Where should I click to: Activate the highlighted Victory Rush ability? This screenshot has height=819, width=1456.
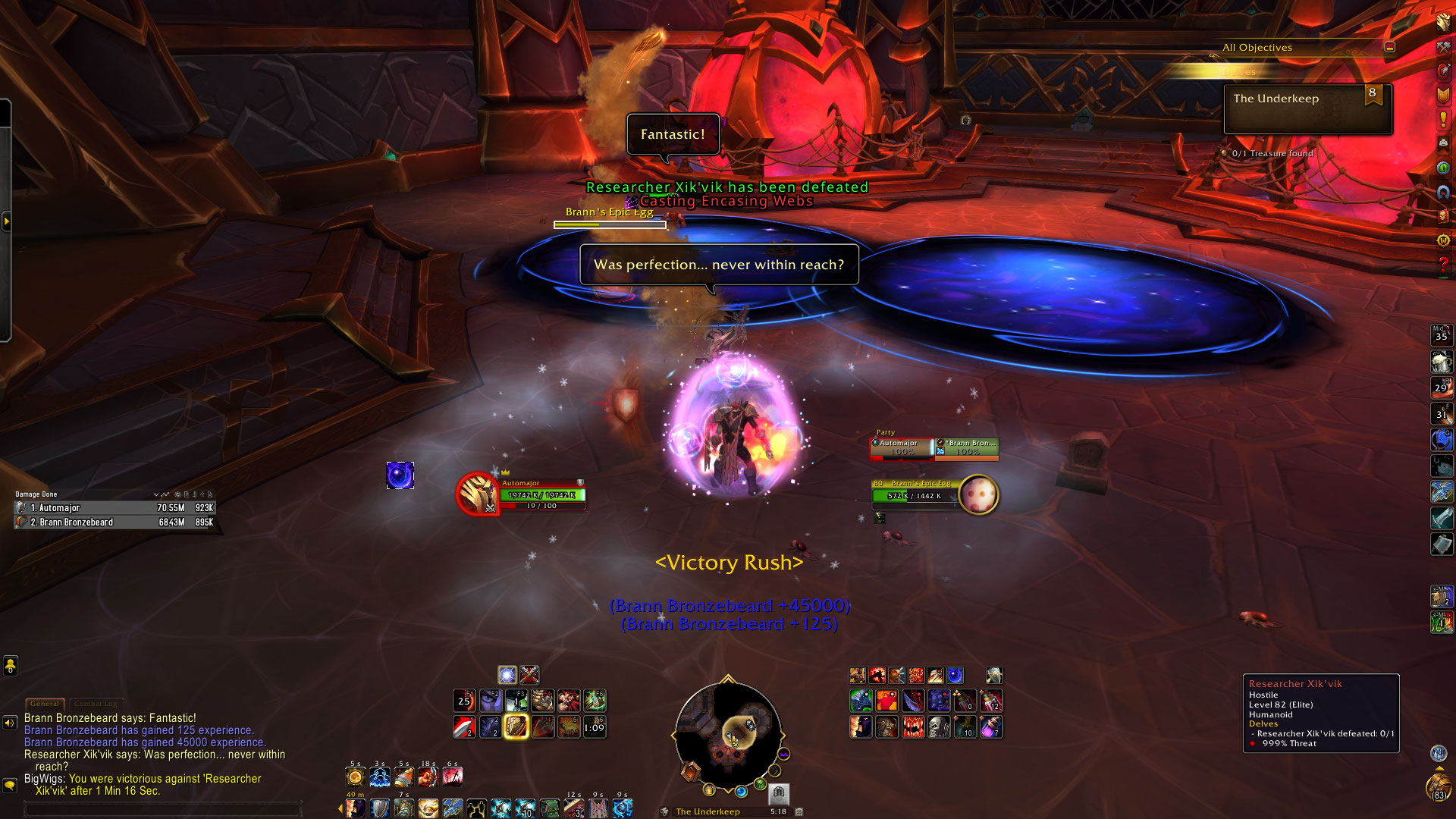[x=516, y=726]
